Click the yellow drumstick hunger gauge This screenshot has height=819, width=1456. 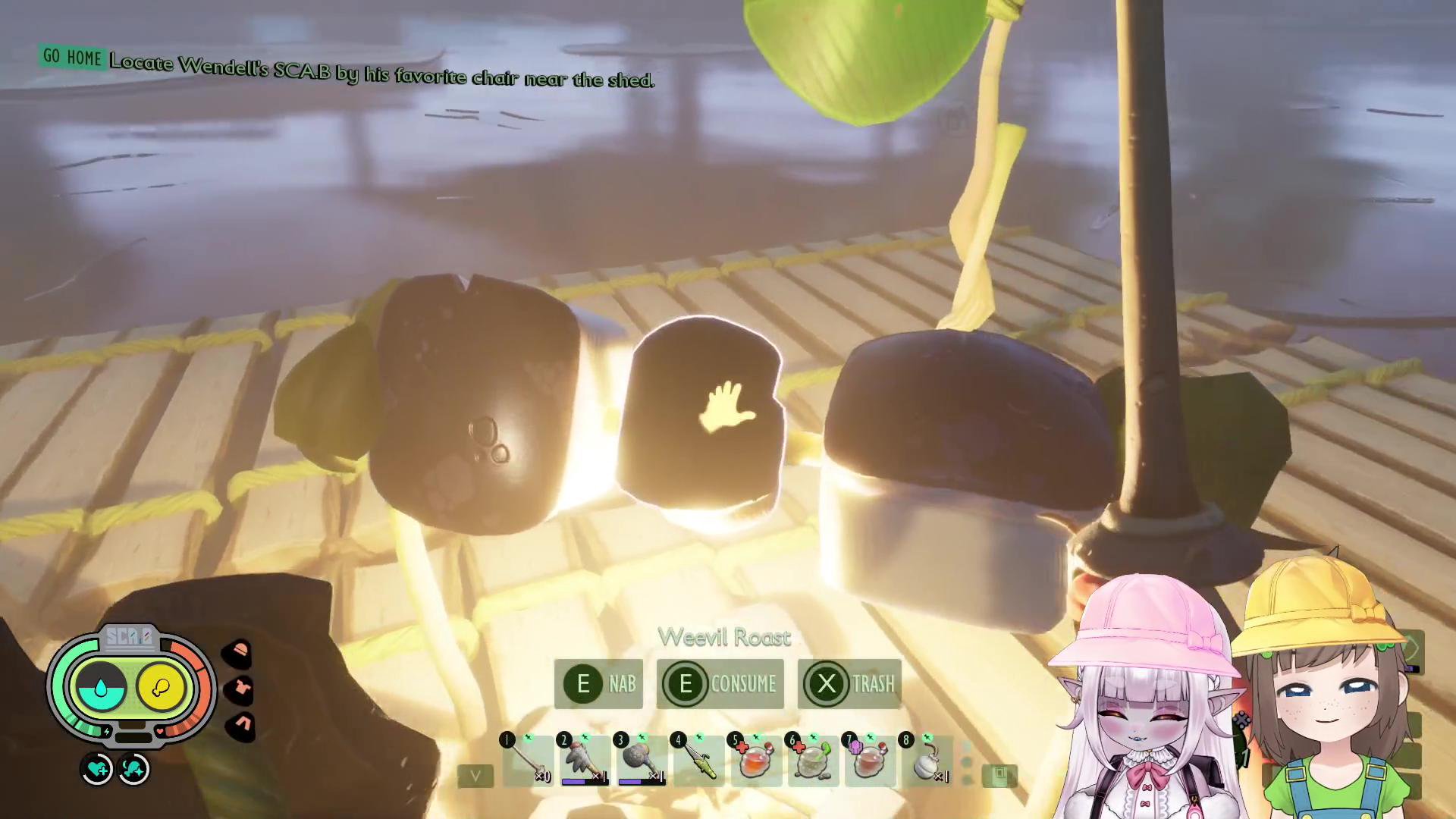click(161, 688)
